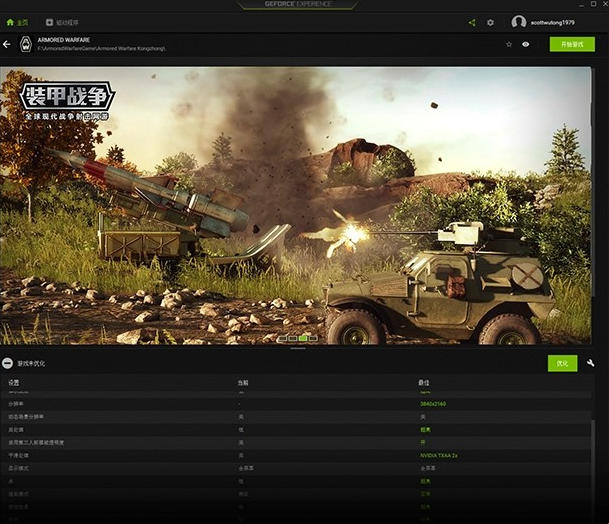Collapse the game optimization section

pos(8,363)
